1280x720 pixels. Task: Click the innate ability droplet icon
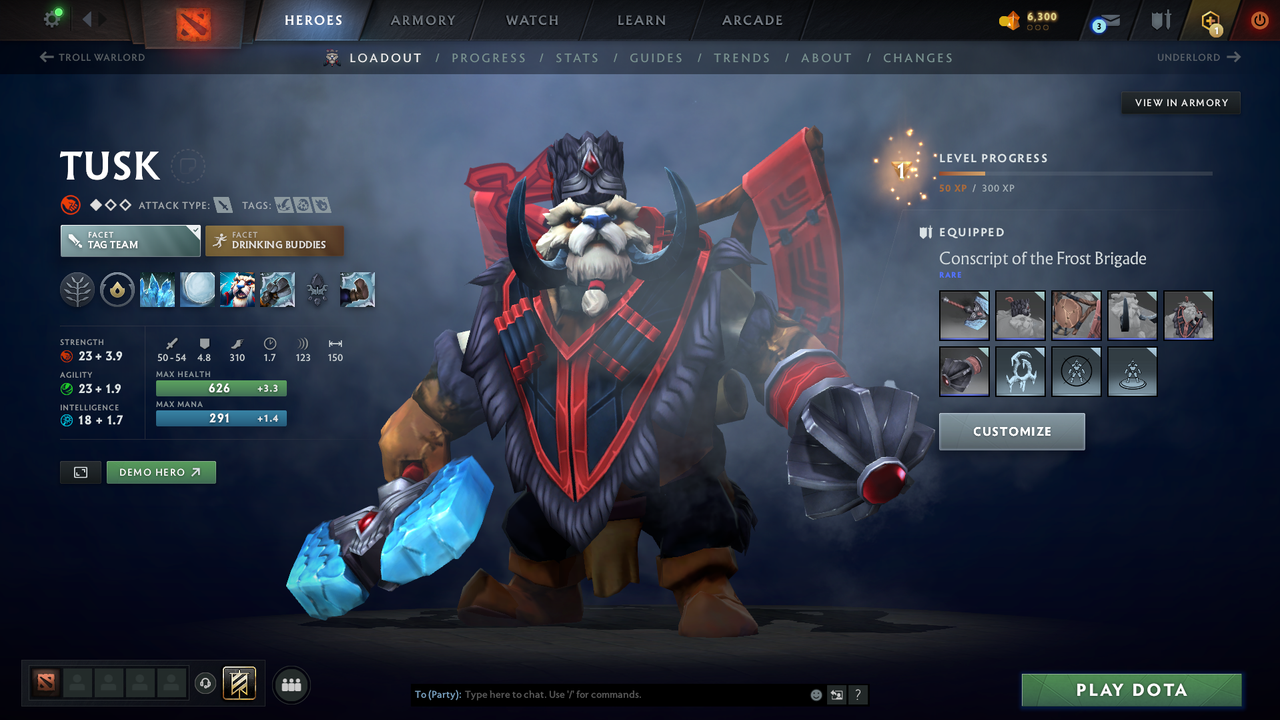(117, 290)
